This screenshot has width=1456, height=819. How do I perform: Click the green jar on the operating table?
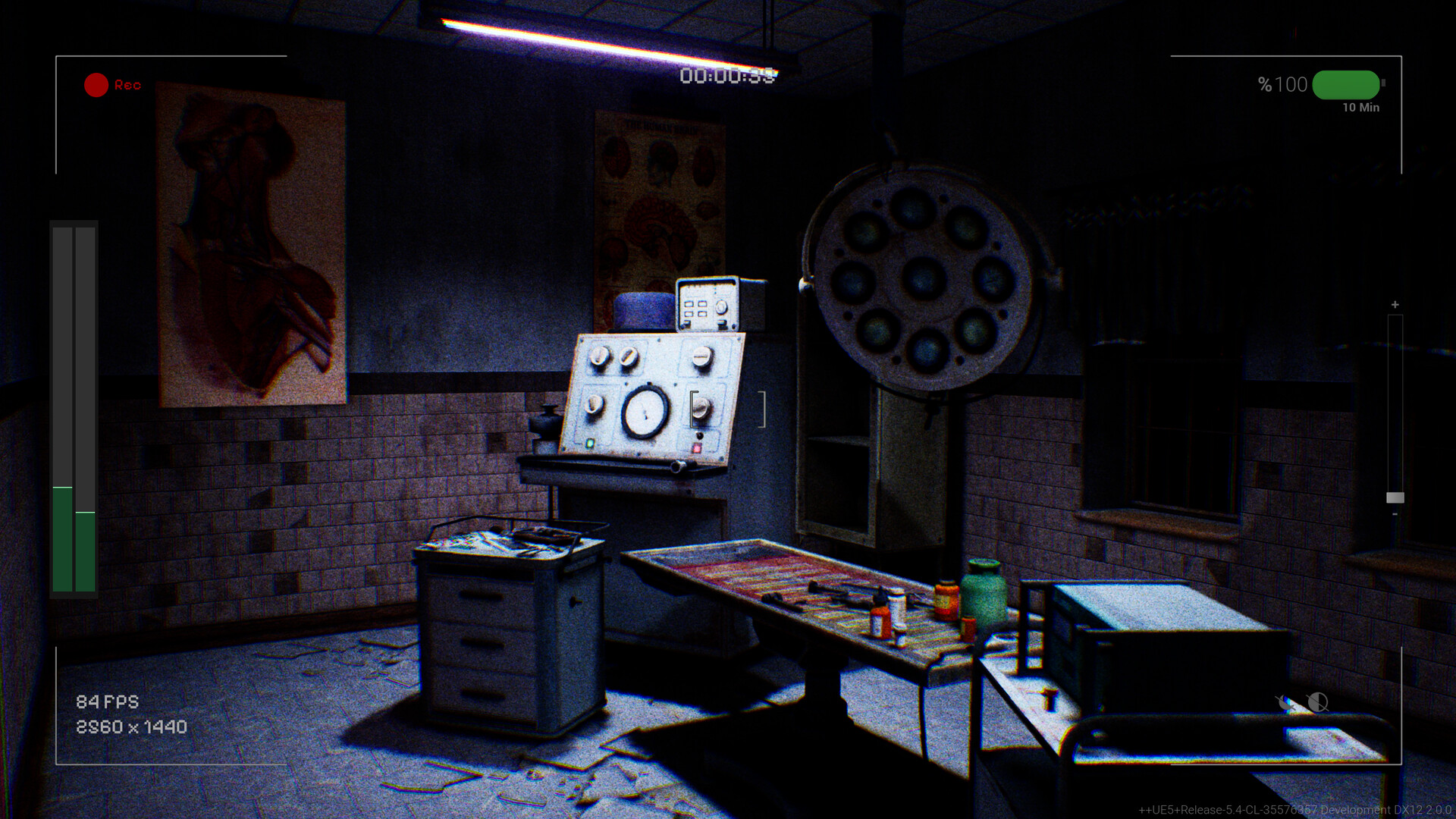tap(984, 595)
